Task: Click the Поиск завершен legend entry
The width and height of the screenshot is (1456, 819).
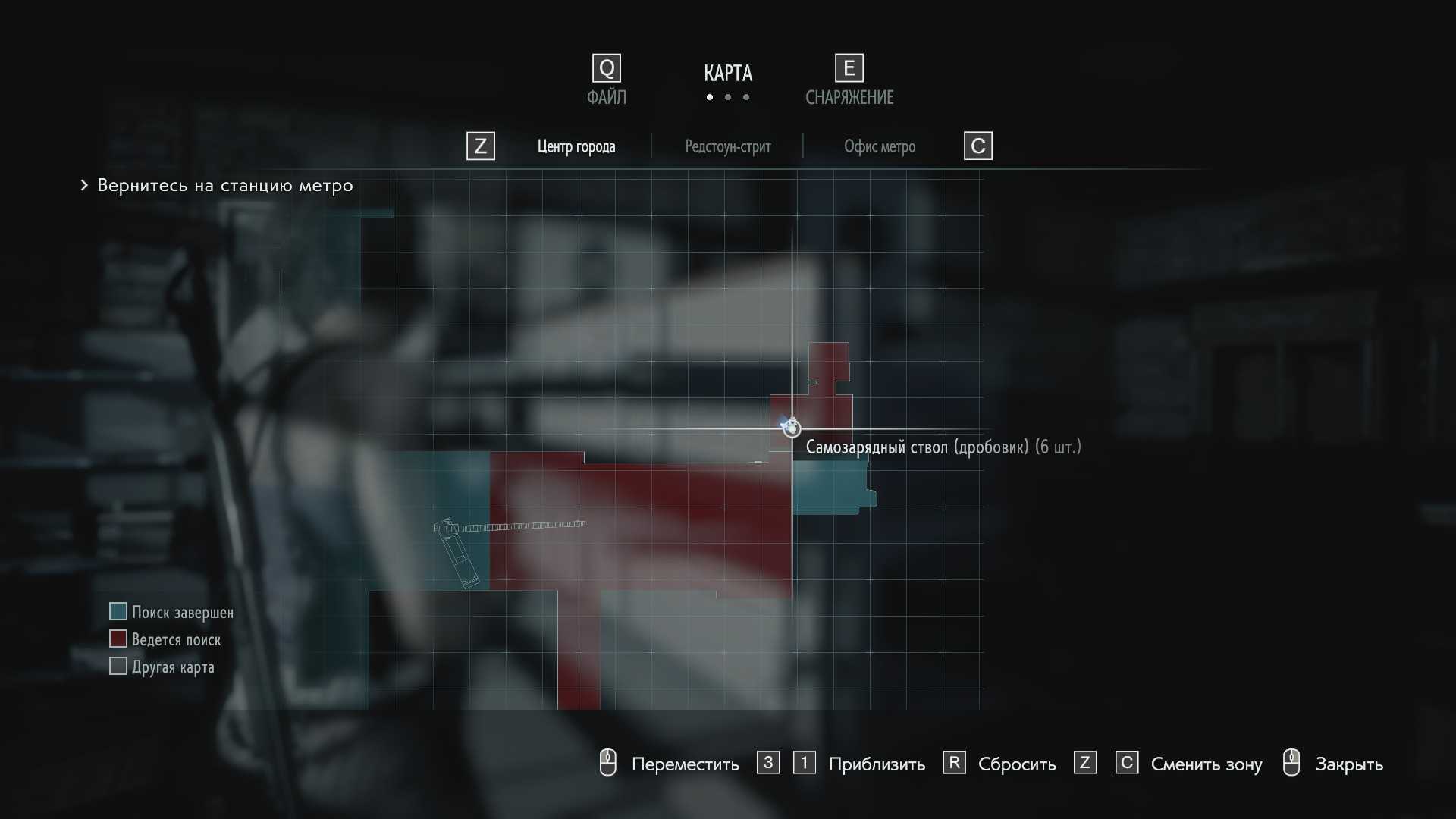Action: [182, 612]
